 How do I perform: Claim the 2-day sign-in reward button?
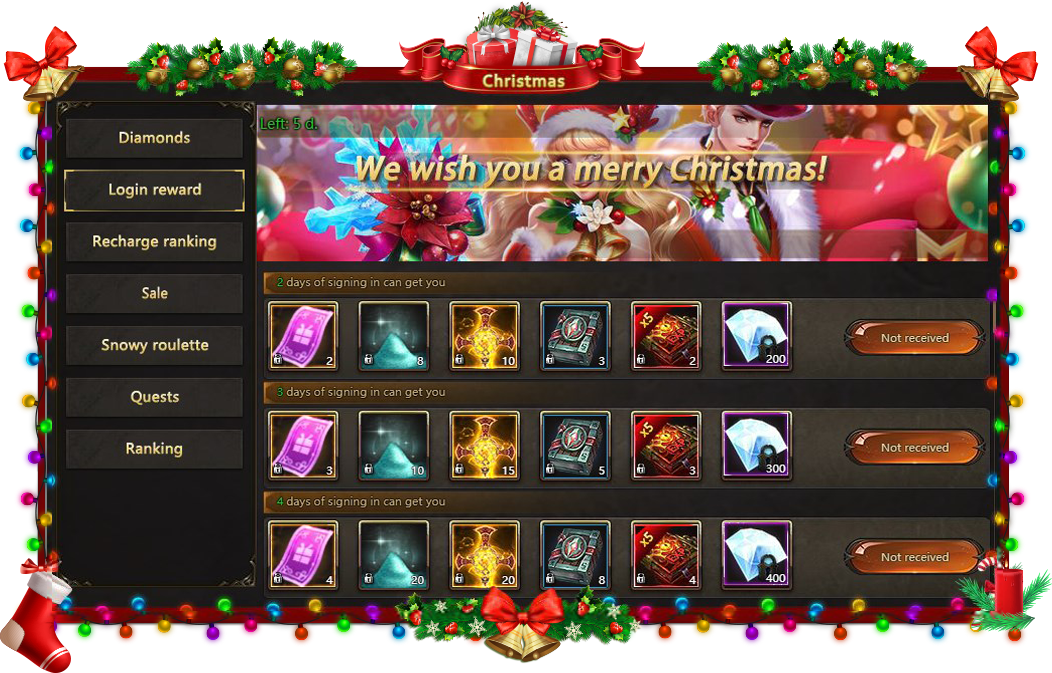[x=914, y=338]
